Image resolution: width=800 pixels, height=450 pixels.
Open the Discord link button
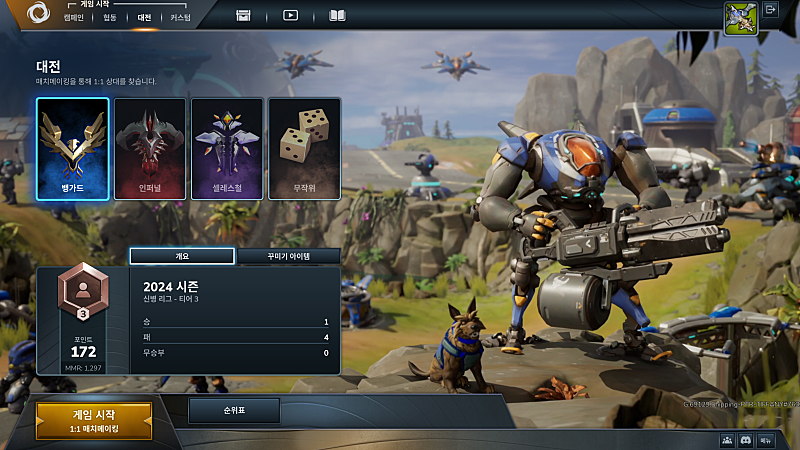tap(745, 440)
